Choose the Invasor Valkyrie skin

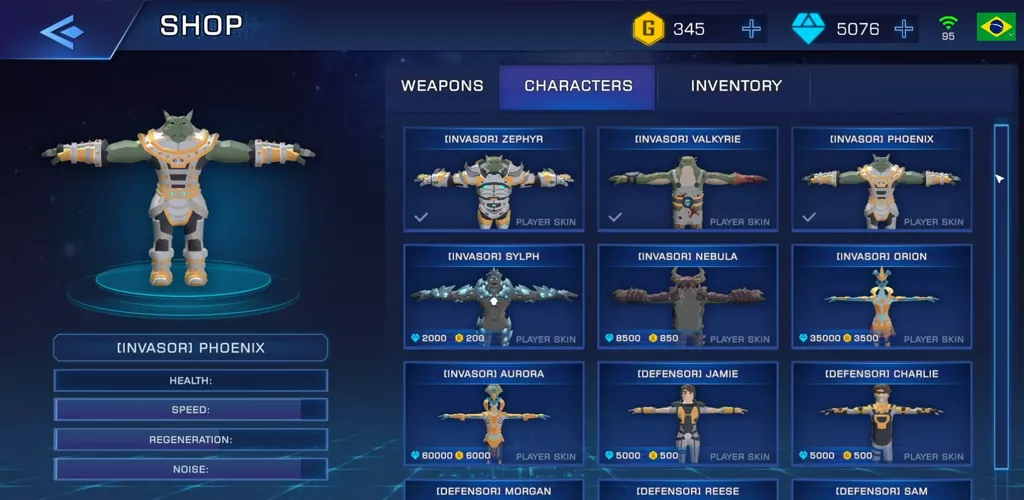click(x=688, y=180)
